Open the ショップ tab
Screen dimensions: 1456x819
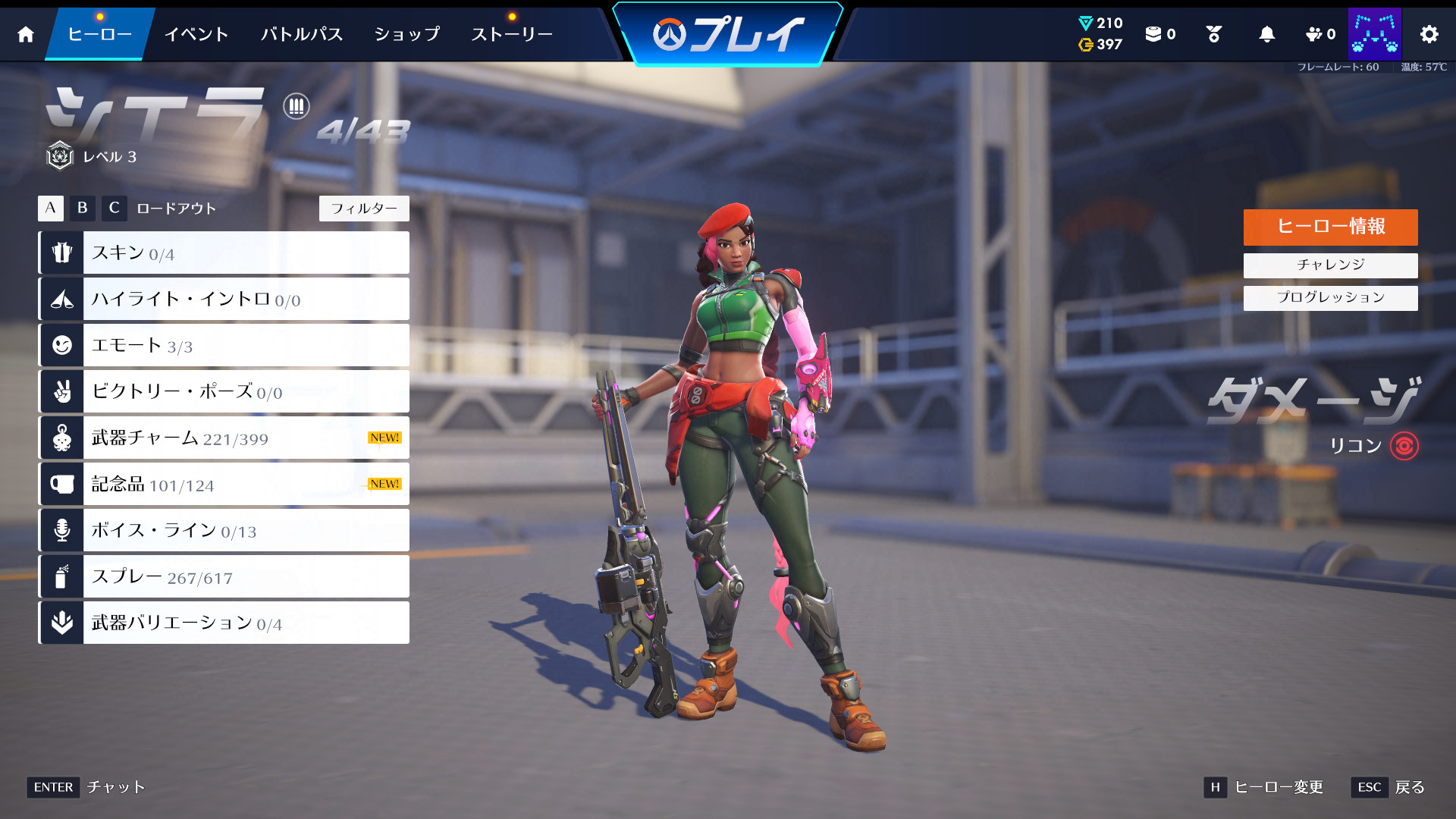406,33
